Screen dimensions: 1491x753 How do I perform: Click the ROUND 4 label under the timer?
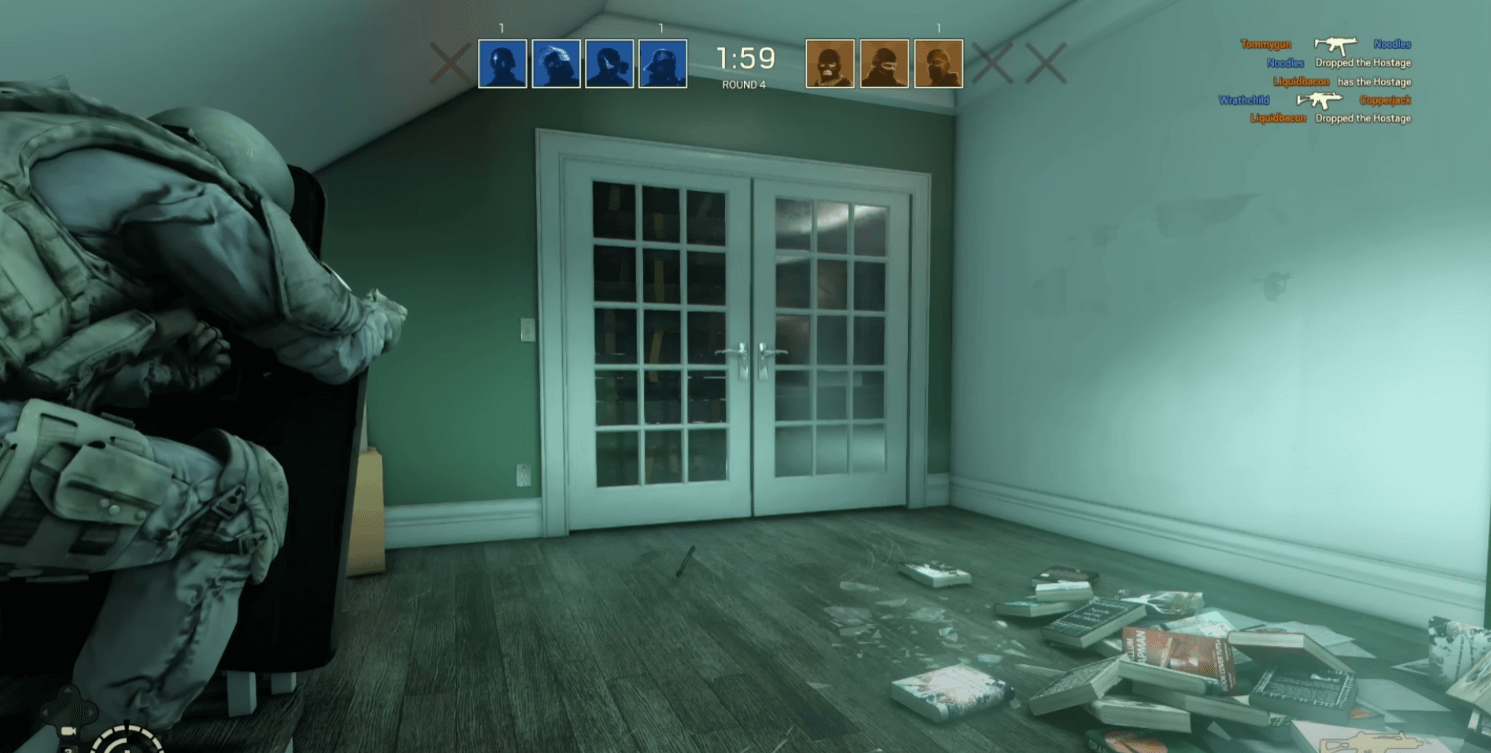[742, 86]
